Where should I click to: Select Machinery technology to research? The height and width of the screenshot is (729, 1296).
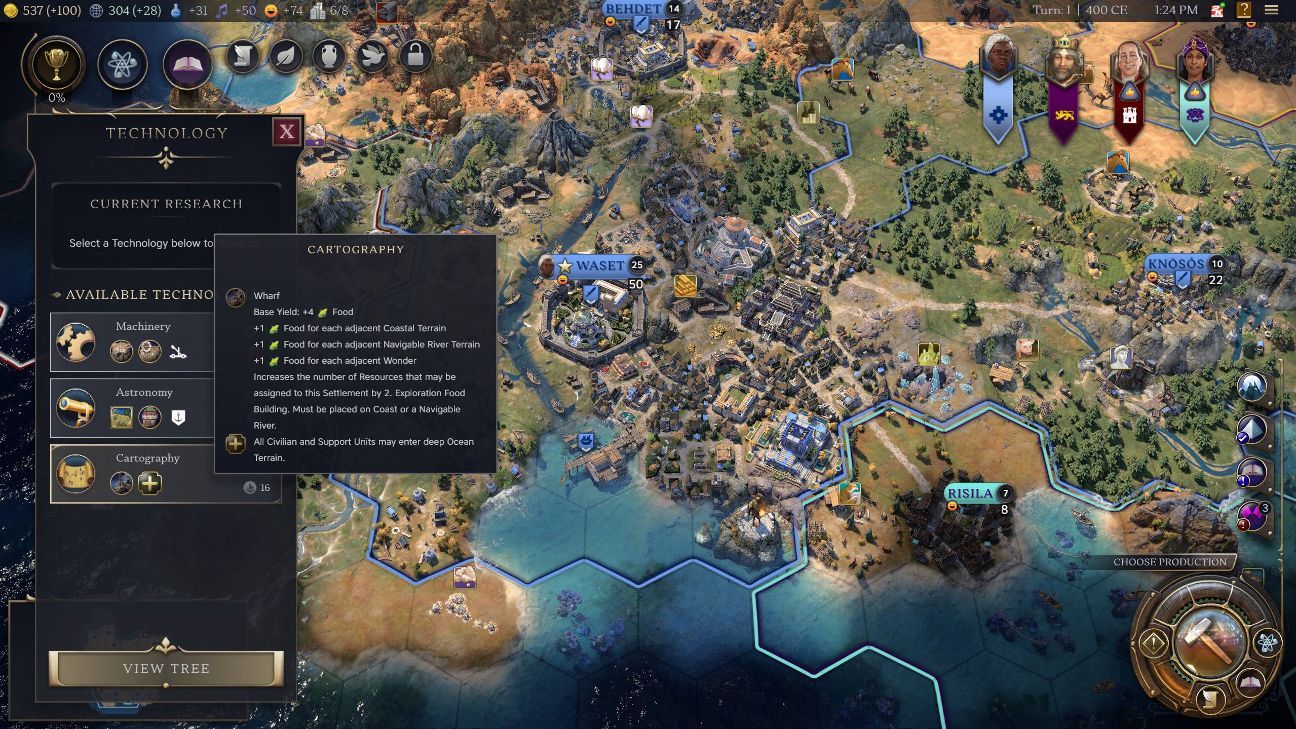165,341
